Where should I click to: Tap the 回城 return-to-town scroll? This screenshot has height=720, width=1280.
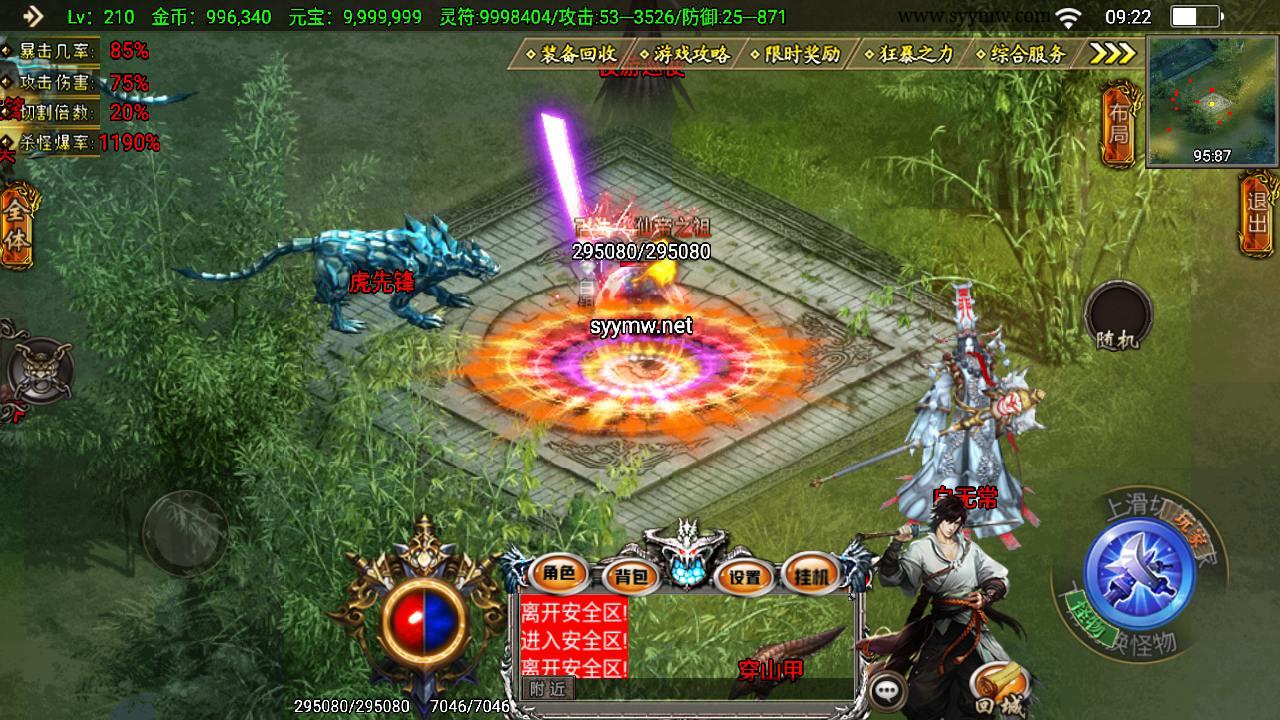click(x=997, y=685)
